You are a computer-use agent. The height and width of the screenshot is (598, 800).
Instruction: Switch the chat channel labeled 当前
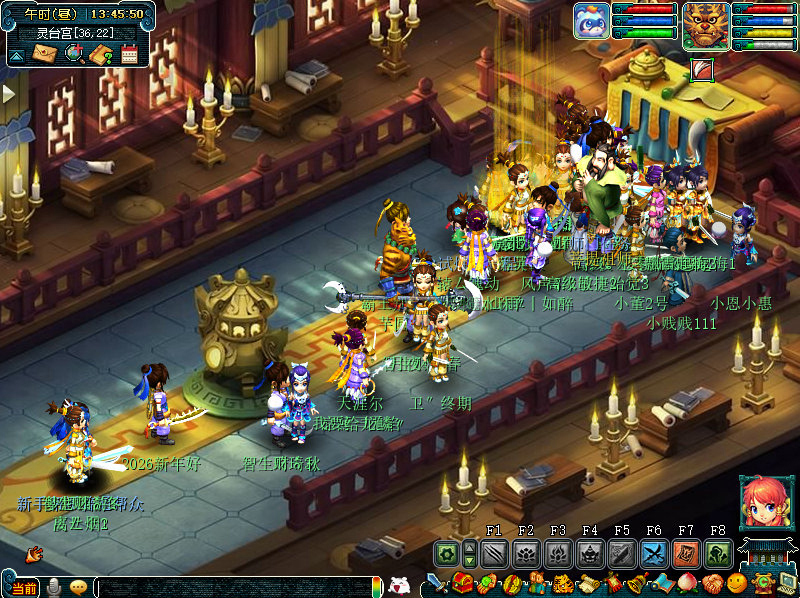[x=22, y=588]
